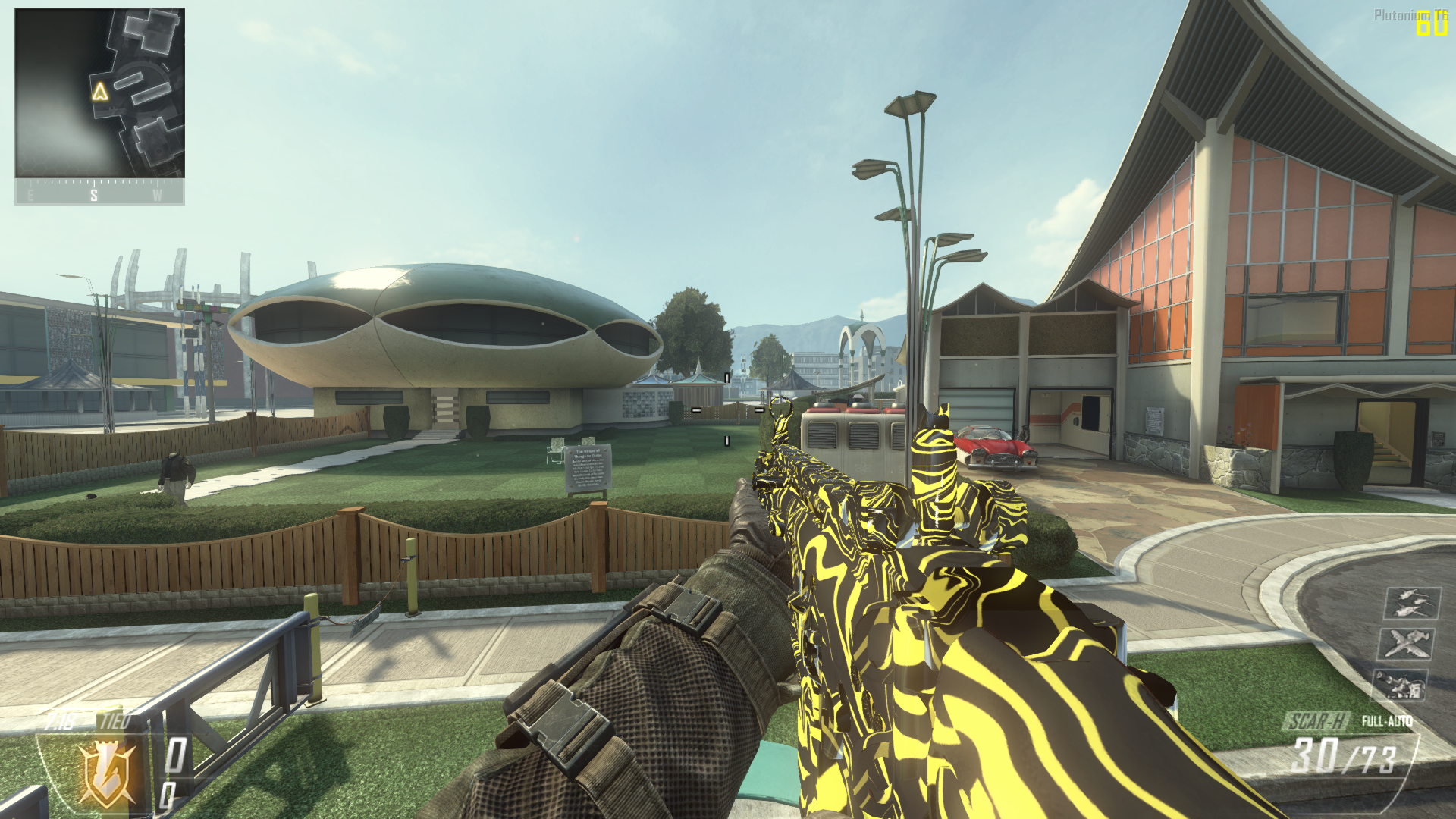Choose the attack dogs scorestreak icon
1456x819 pixels.
(x=1400, y=686)
